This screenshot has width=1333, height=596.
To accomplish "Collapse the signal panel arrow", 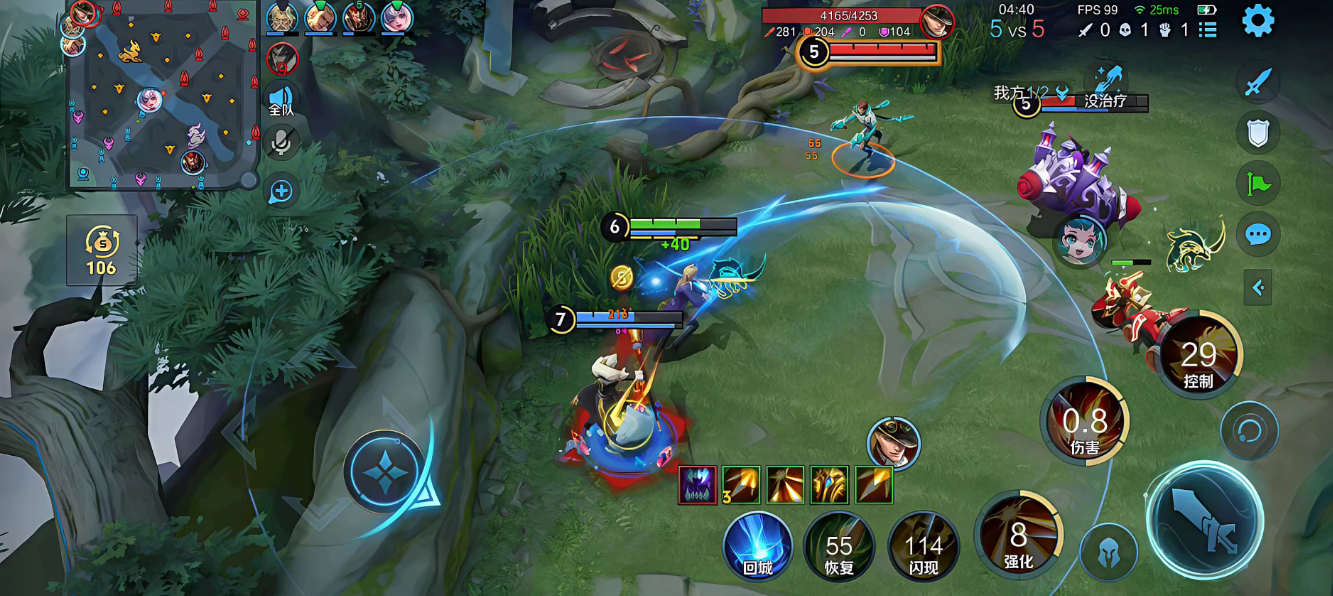I will click(1258, 288).
